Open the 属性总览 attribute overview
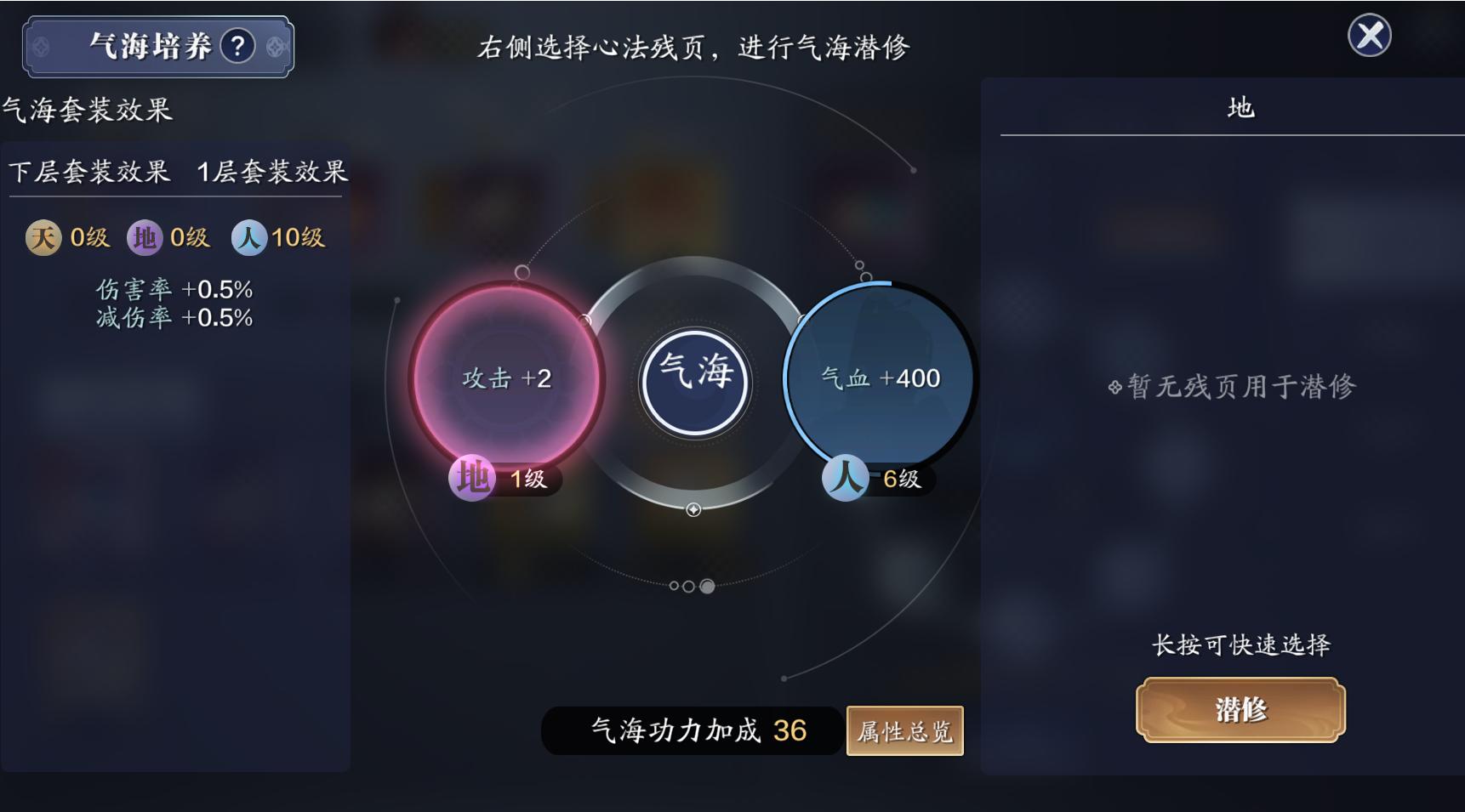1465x812 pixels. 904,730
